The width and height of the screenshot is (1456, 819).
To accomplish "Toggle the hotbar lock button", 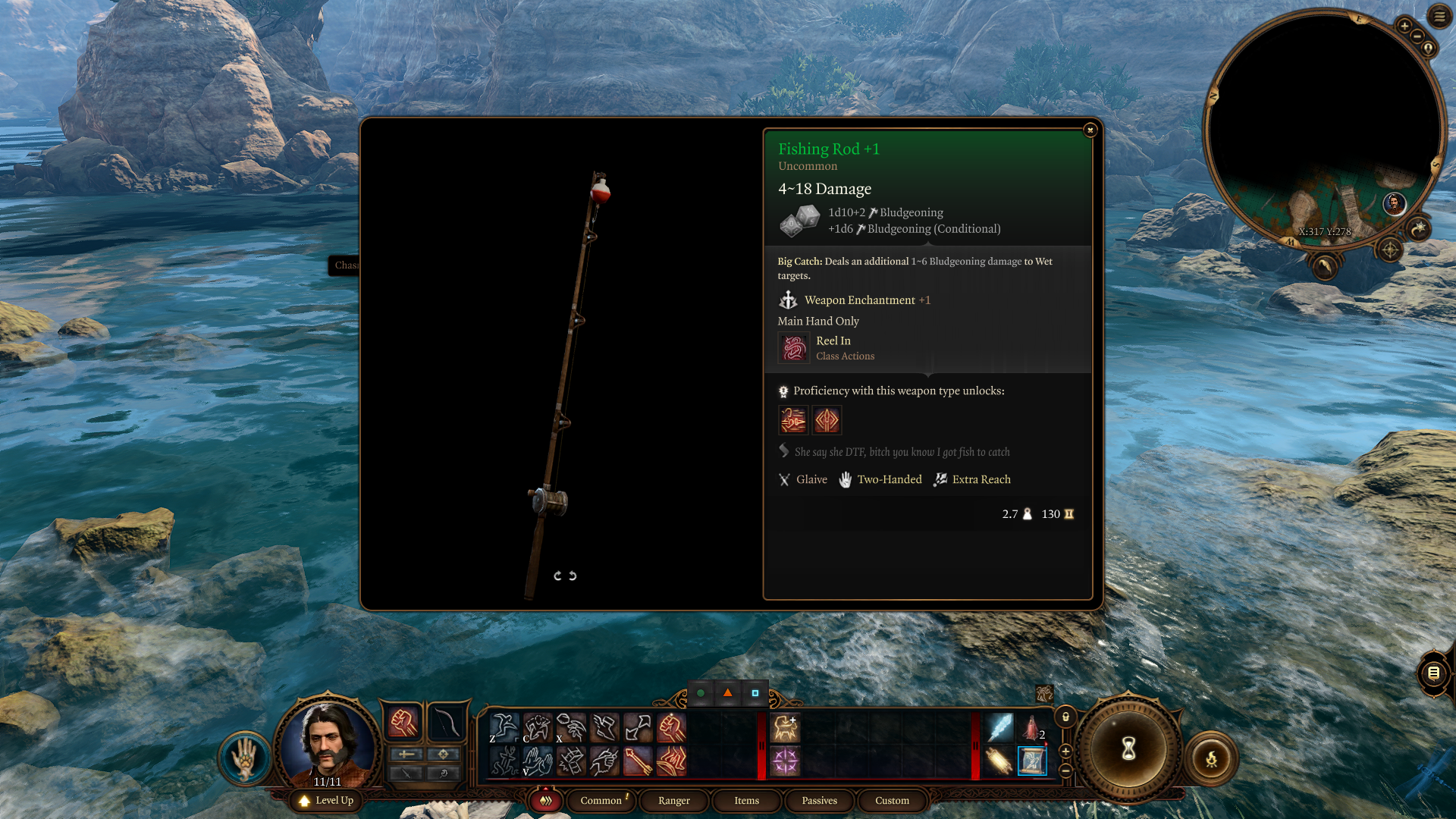I will point(1065,717).
